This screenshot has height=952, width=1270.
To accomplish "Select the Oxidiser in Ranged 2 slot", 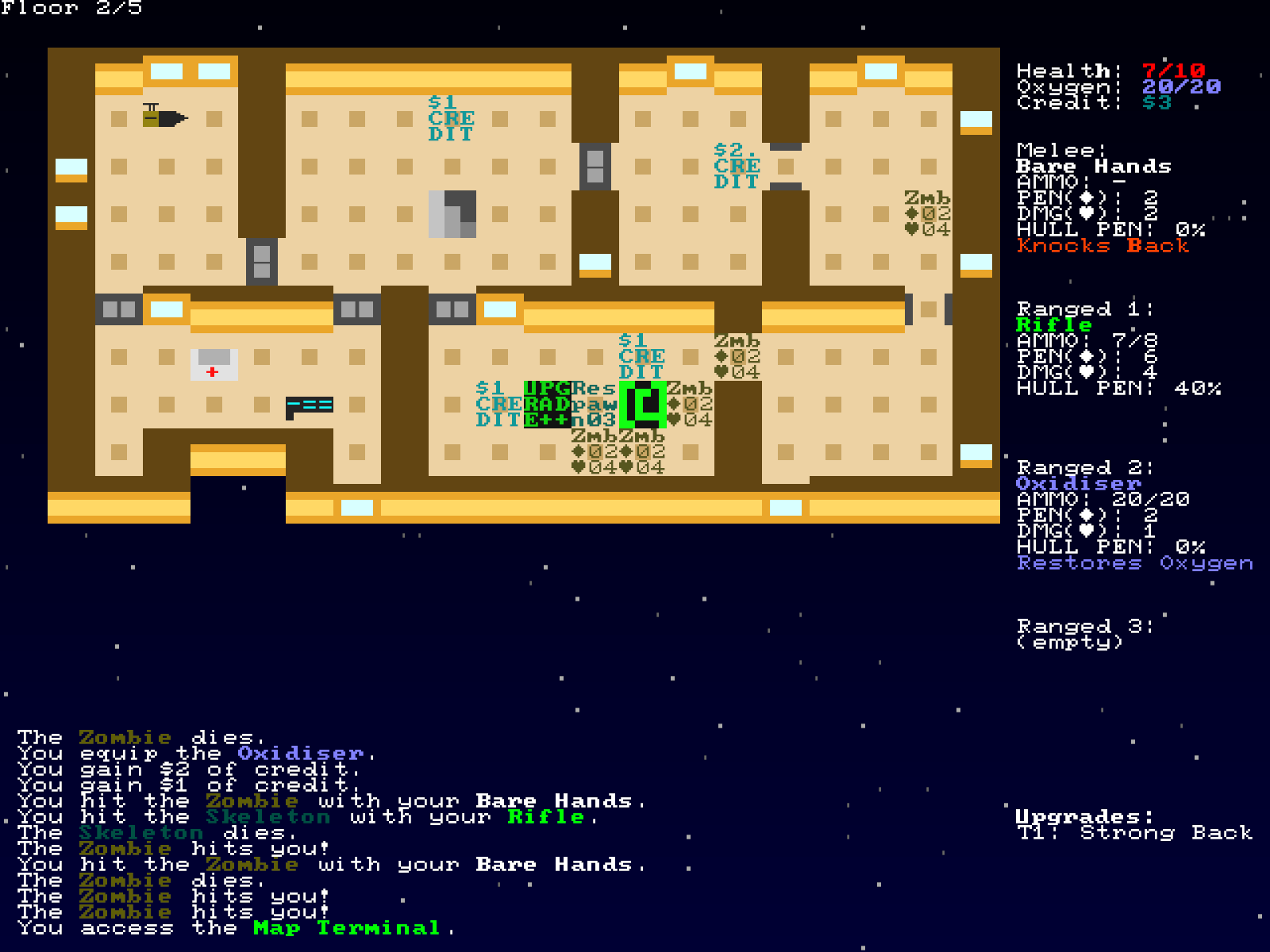I will click(x=1079, y=482).
